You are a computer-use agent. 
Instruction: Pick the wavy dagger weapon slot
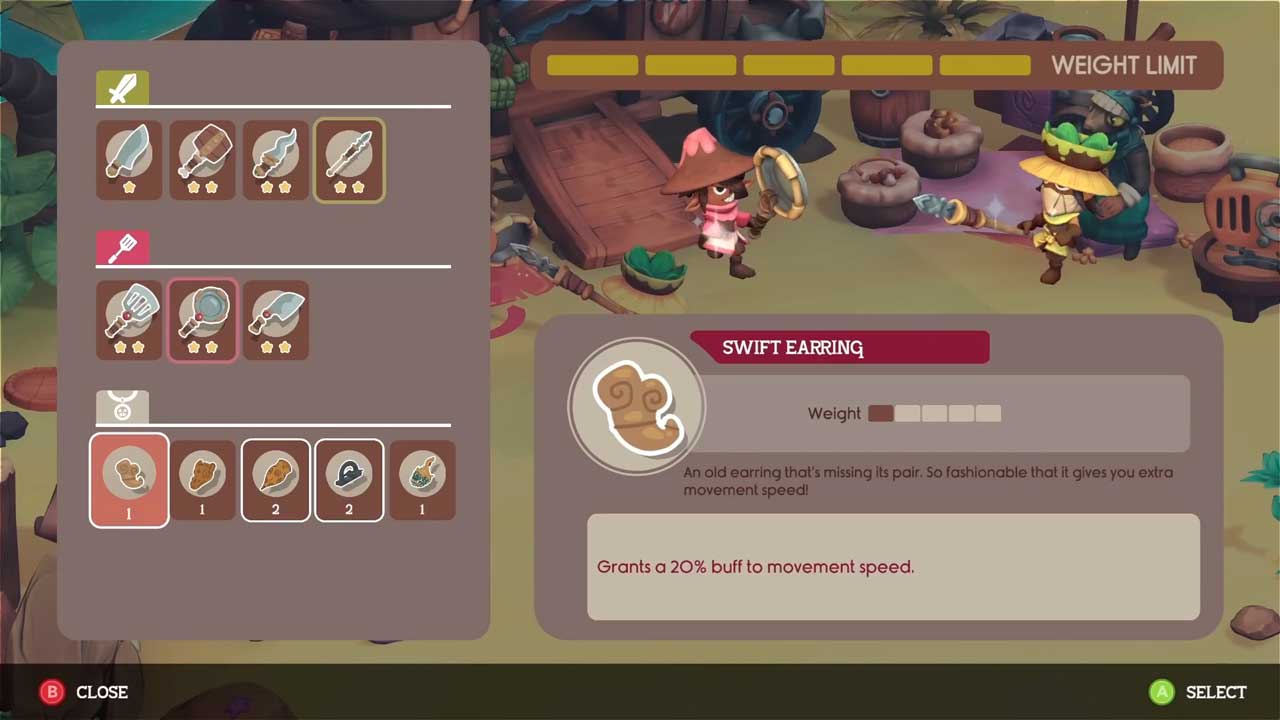pyautogui.click(x=275, y=160)
